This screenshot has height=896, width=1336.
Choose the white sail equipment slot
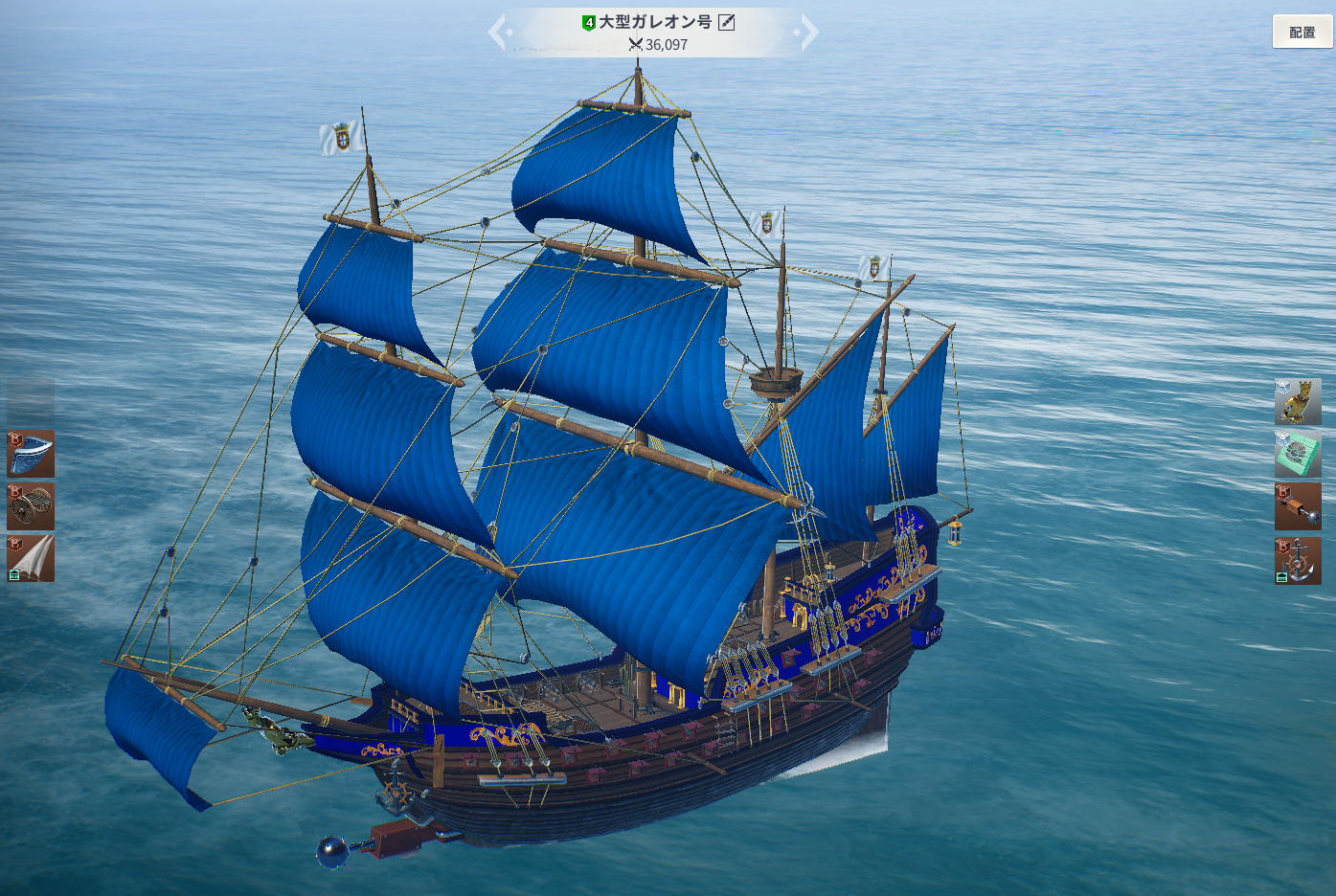click(x=31, y=558)
